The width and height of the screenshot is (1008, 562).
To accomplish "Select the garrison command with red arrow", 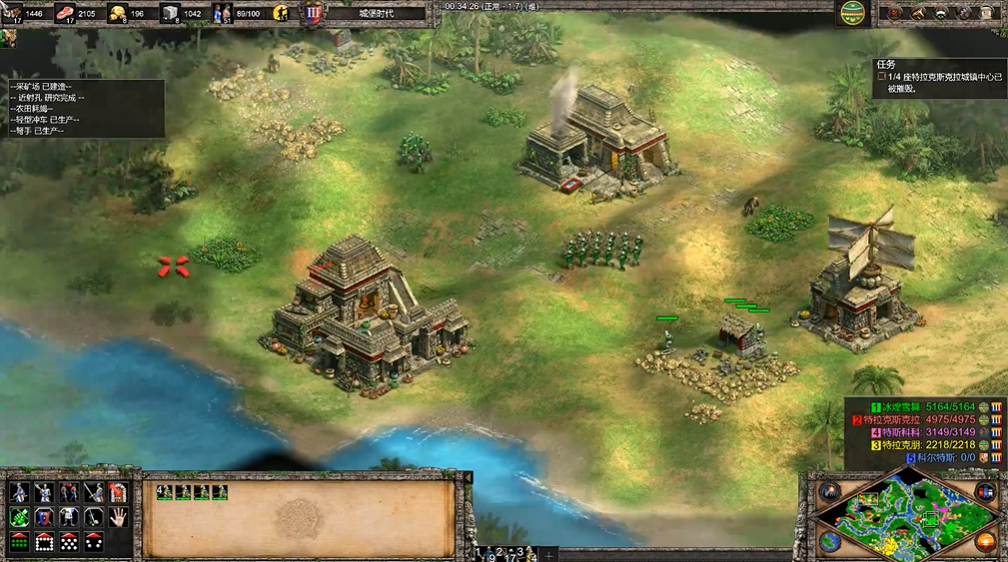I will pyautogui.click(x=118, y=492).
